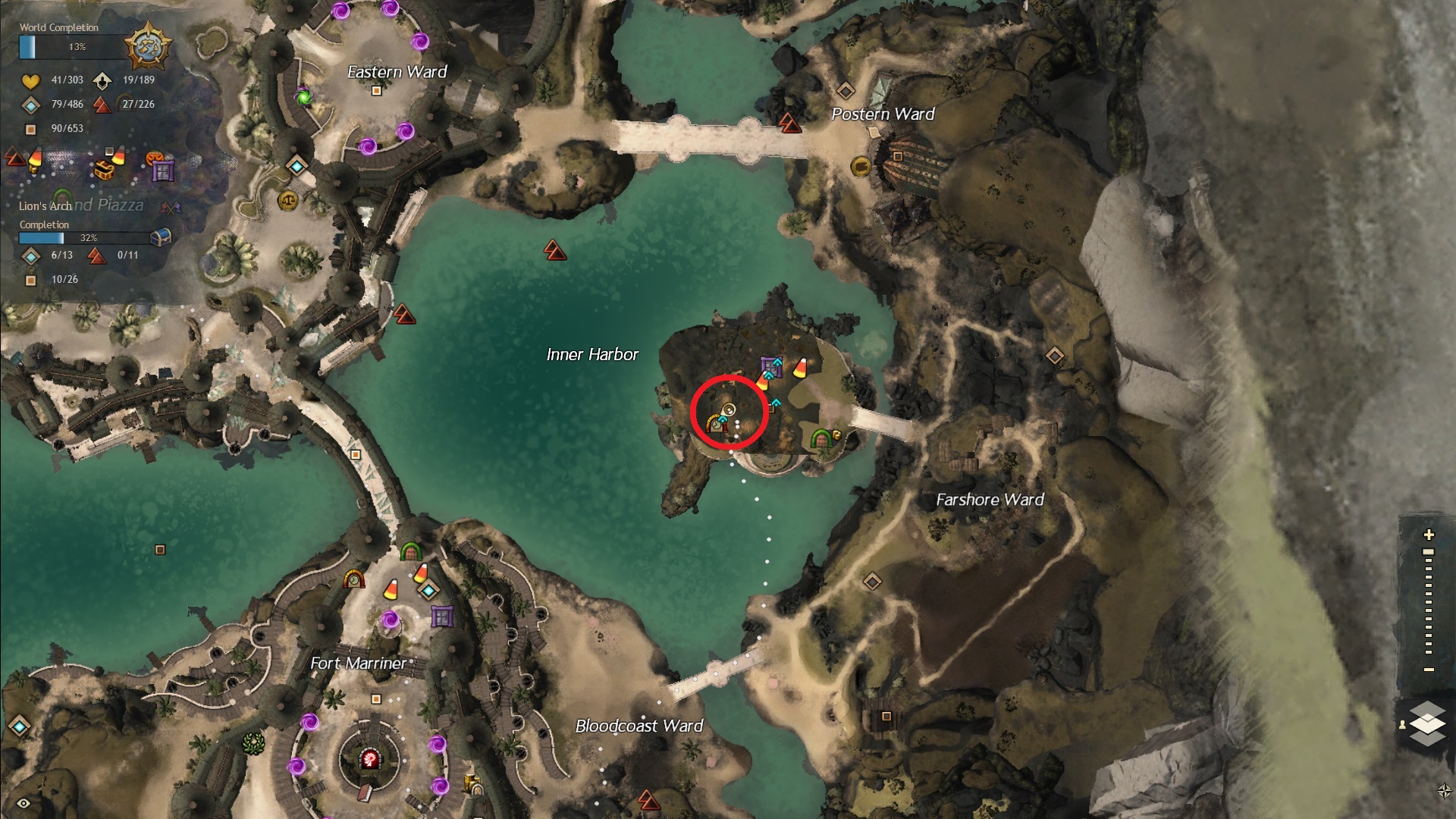Click the green arched door icon on harbor island

[820, 439]
